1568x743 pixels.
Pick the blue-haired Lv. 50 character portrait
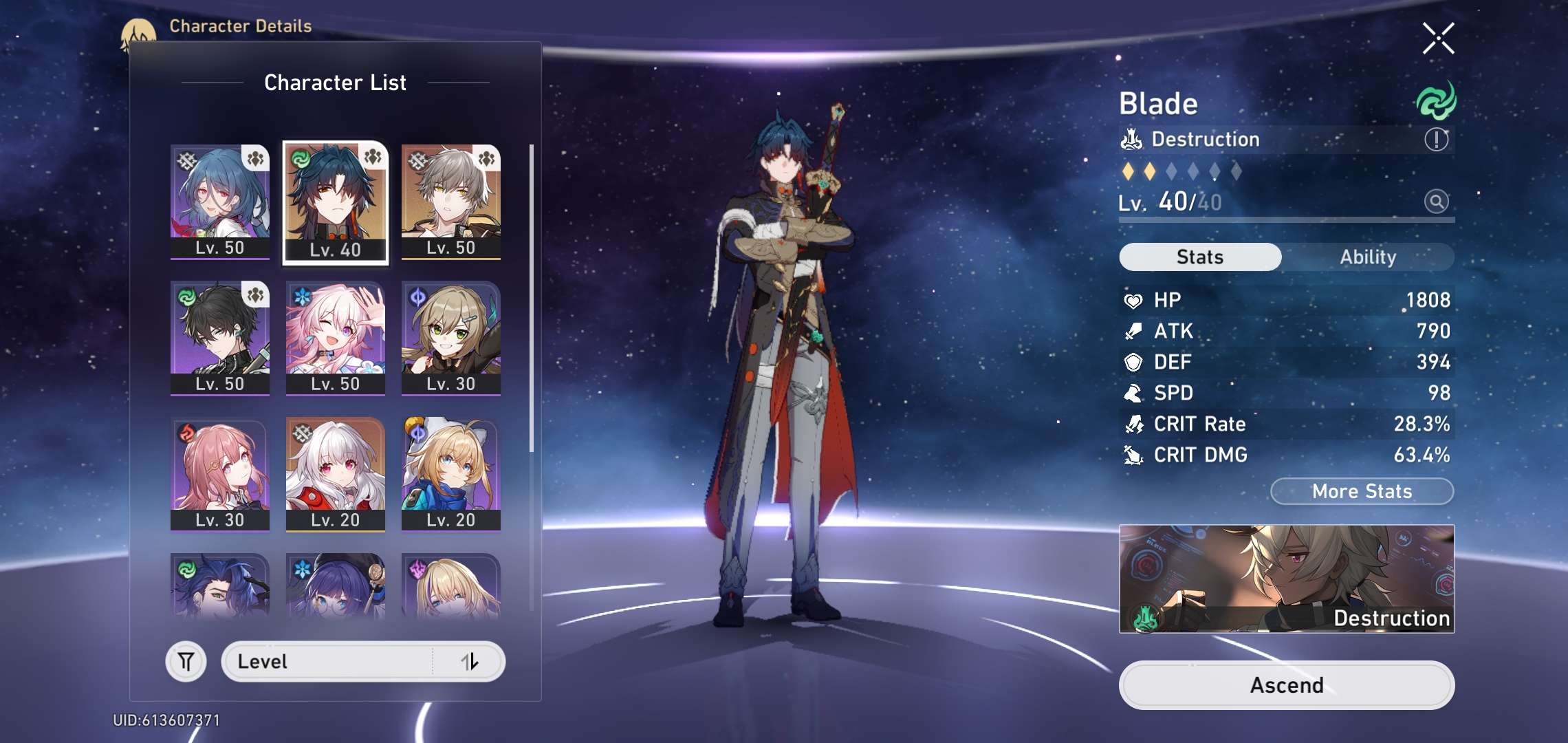point(220,201)
